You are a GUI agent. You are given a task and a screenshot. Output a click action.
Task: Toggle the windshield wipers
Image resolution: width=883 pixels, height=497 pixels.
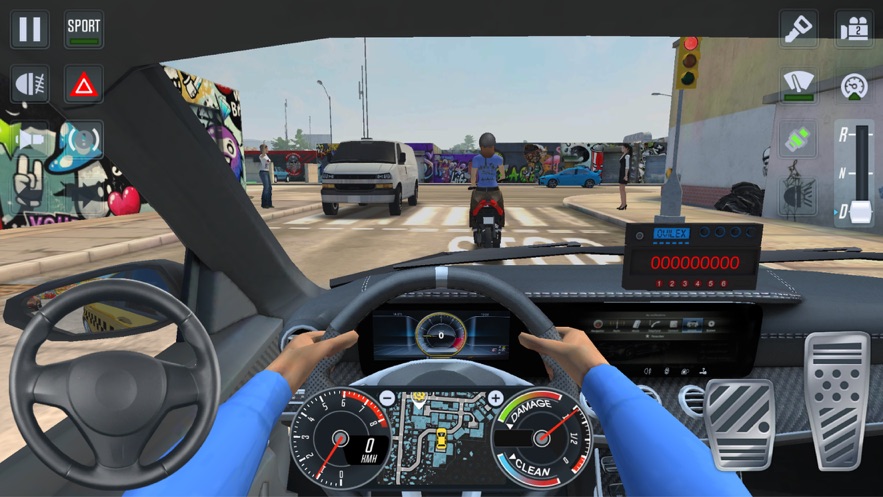pyautogui.click(x=799, y=85)
